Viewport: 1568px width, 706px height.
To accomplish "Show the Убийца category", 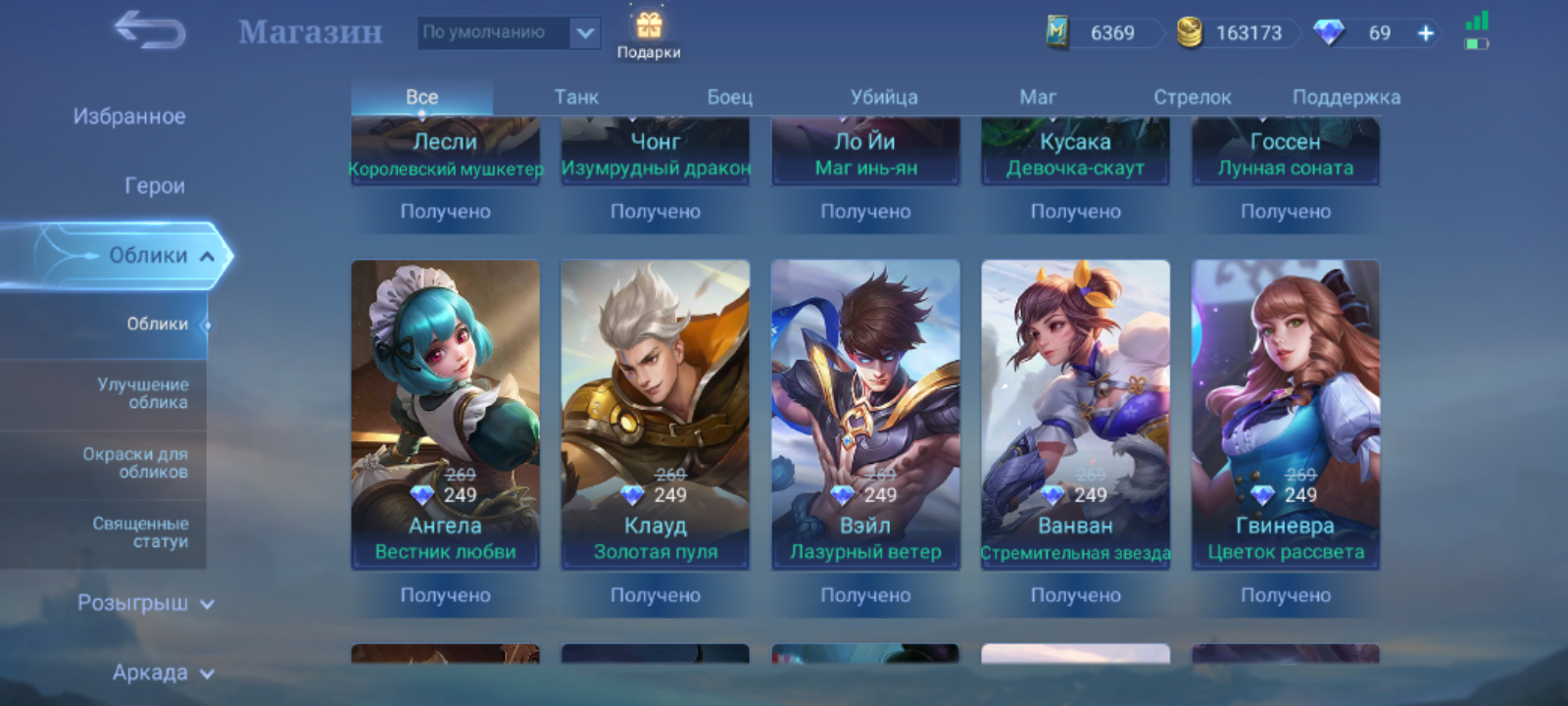I will (884, 97).
